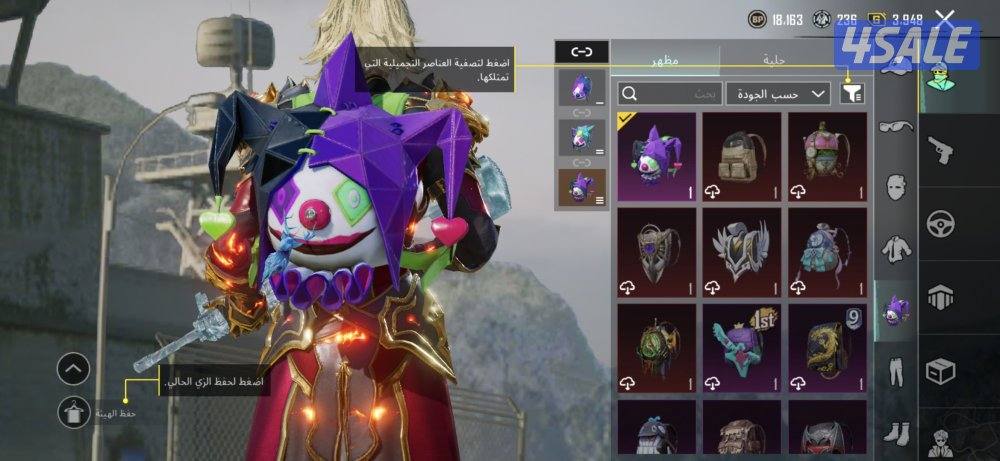
Task: Click the backpack search field
Action: point(668,93)
